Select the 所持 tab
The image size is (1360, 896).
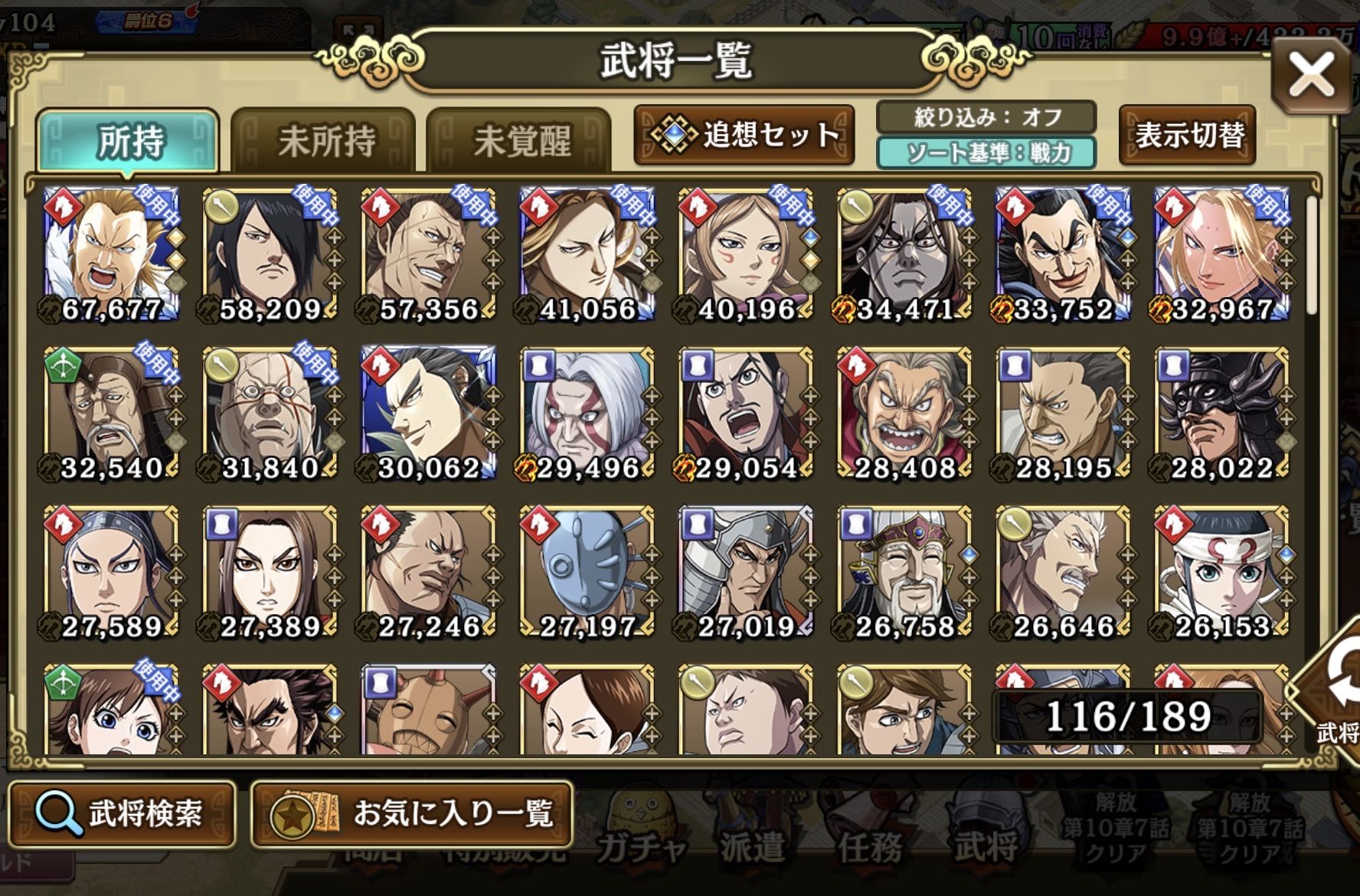tap(129, 141)
